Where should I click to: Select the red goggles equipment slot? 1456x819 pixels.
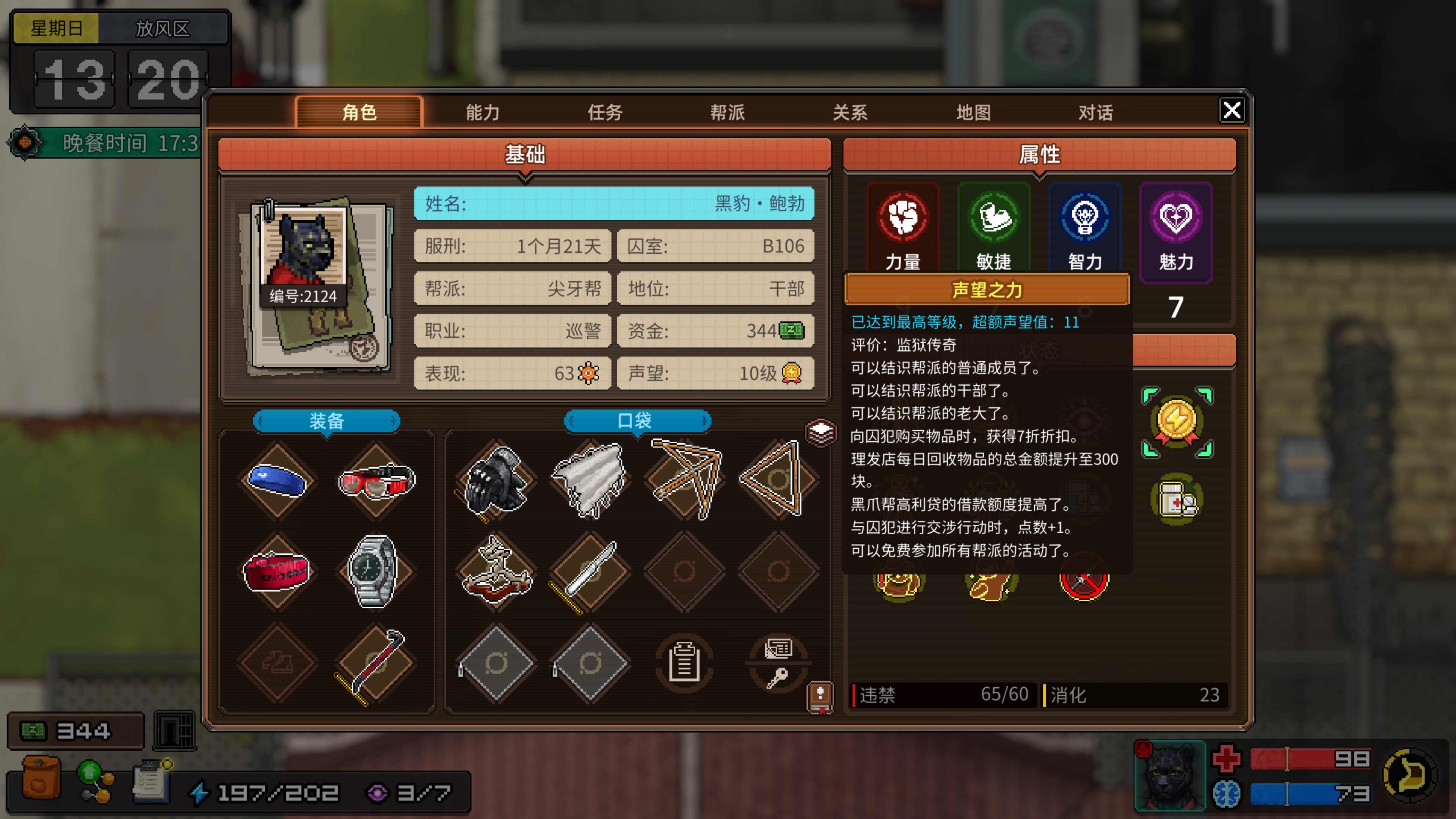377,480
